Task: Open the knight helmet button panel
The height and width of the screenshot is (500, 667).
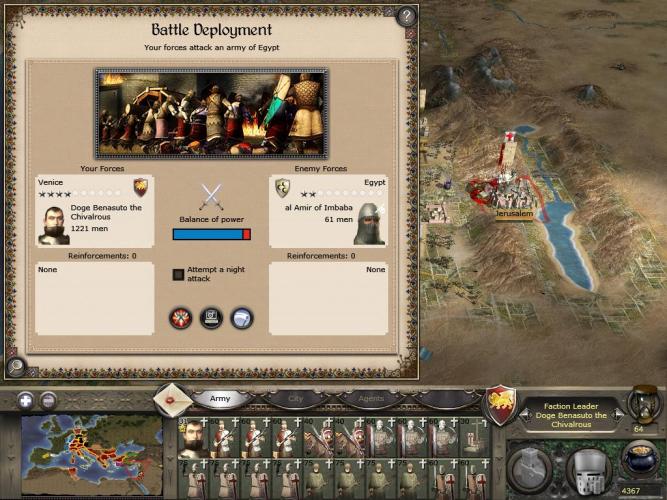Action: pos(587,469)
